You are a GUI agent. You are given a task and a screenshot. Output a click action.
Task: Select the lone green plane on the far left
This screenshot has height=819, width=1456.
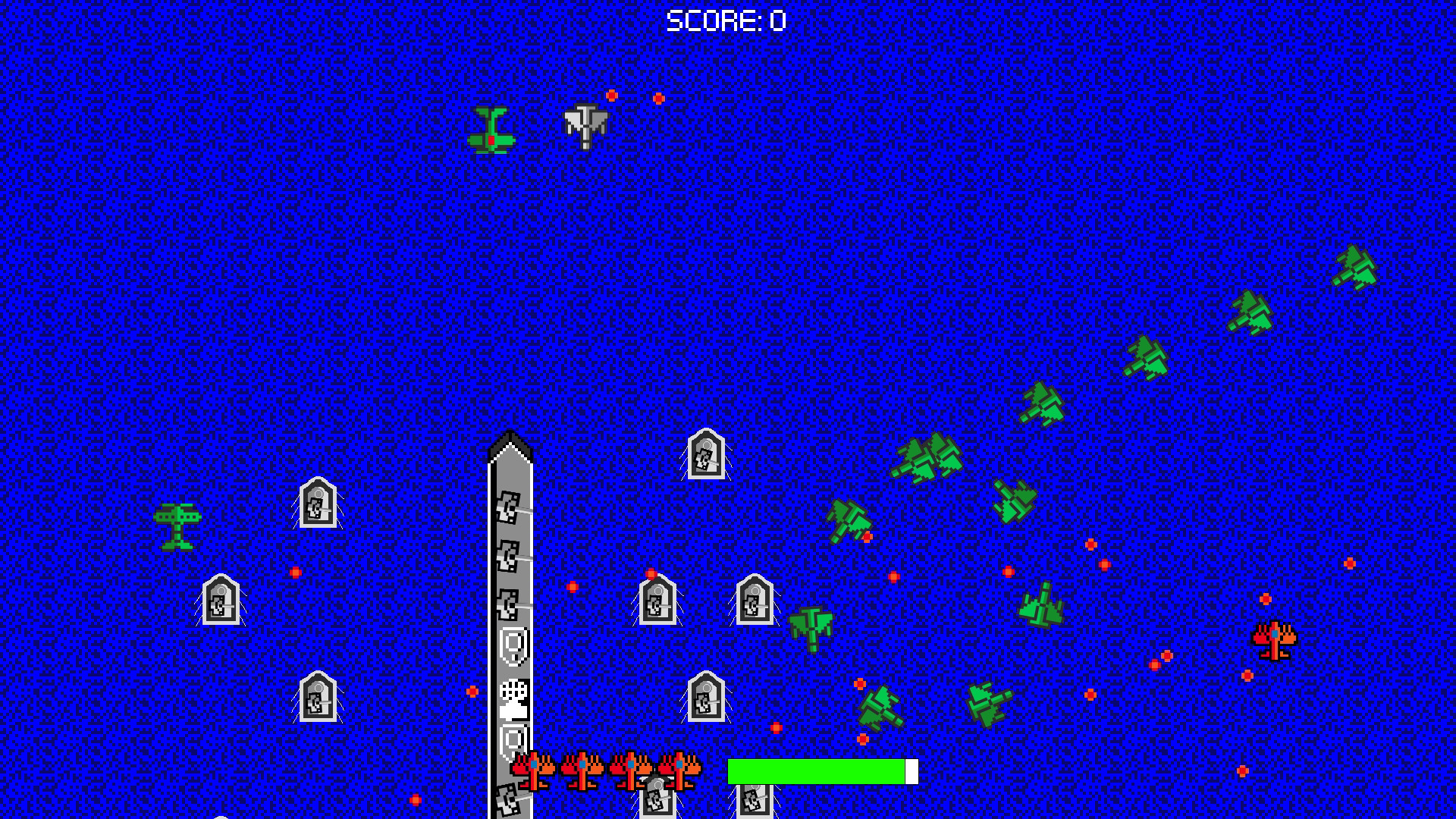pyautogui.click(x=179, y=527)
